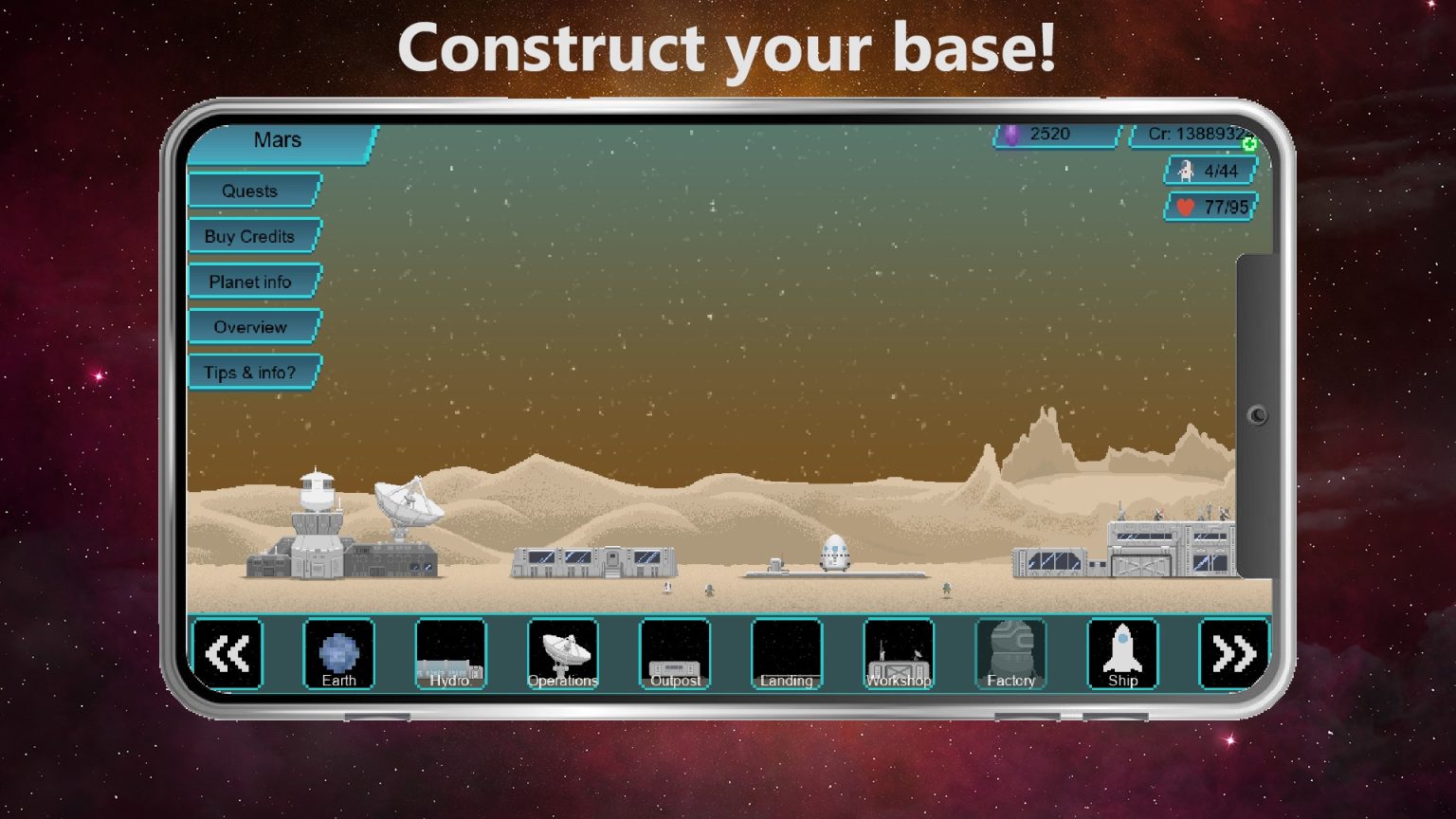Expand the build bar to the right
This screenshot has width=1456, height=819.
point(1232,652)
